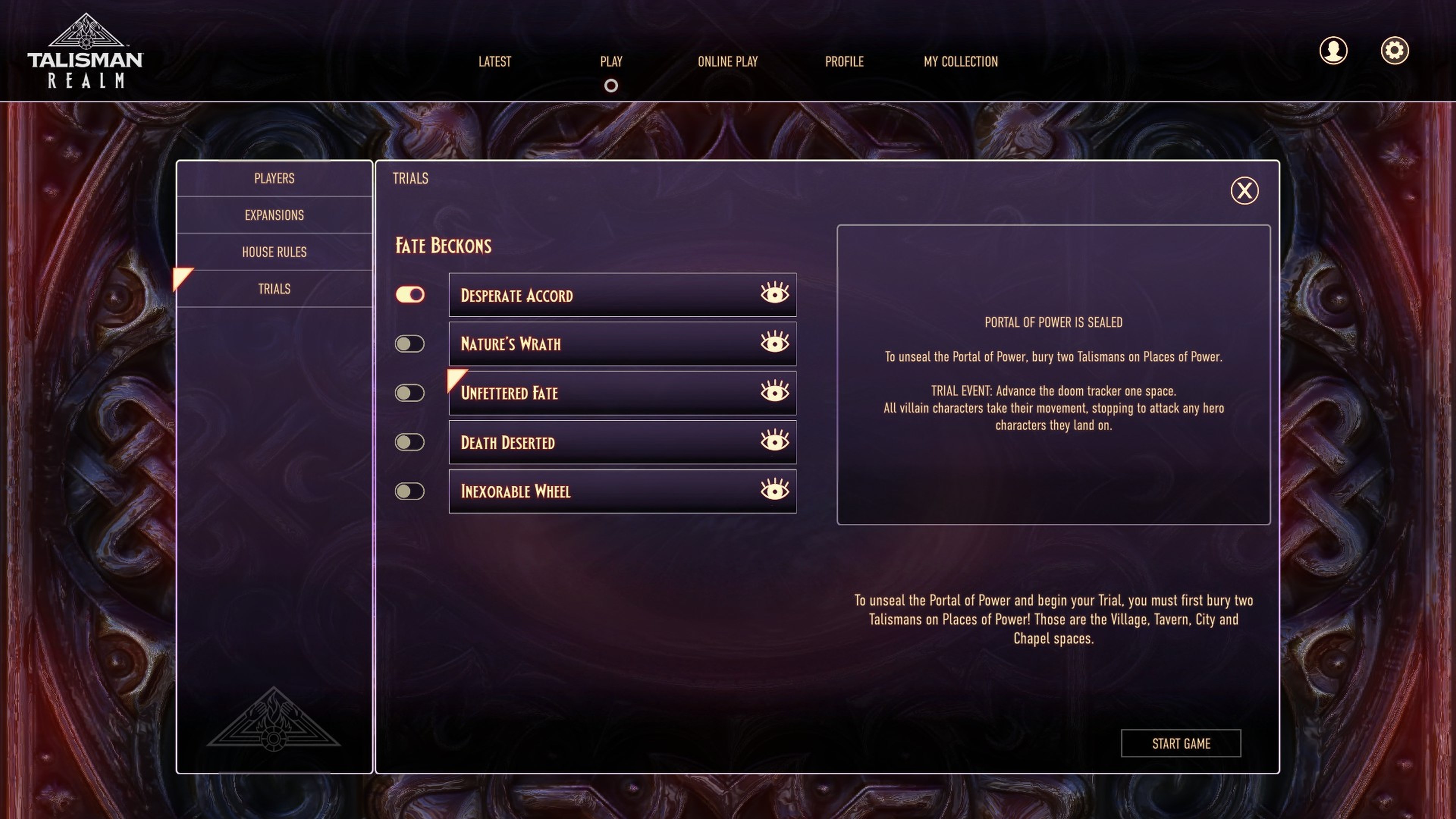This screenshot has height=819, width=1456.
Task: Disable the Desperate Accord trial toggle
Action: (x=410, y=295)
